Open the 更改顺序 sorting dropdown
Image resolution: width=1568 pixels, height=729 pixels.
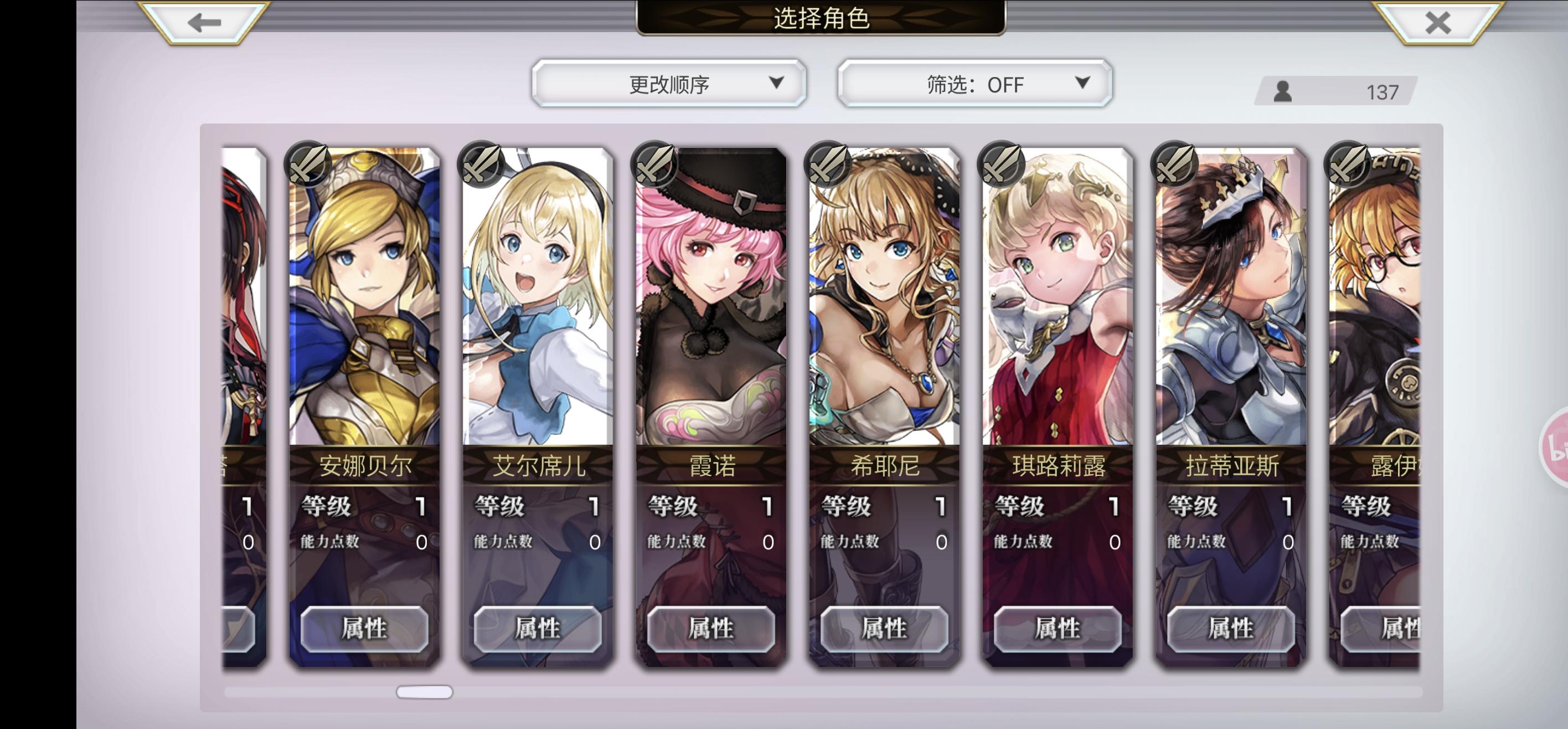point(669,84)
